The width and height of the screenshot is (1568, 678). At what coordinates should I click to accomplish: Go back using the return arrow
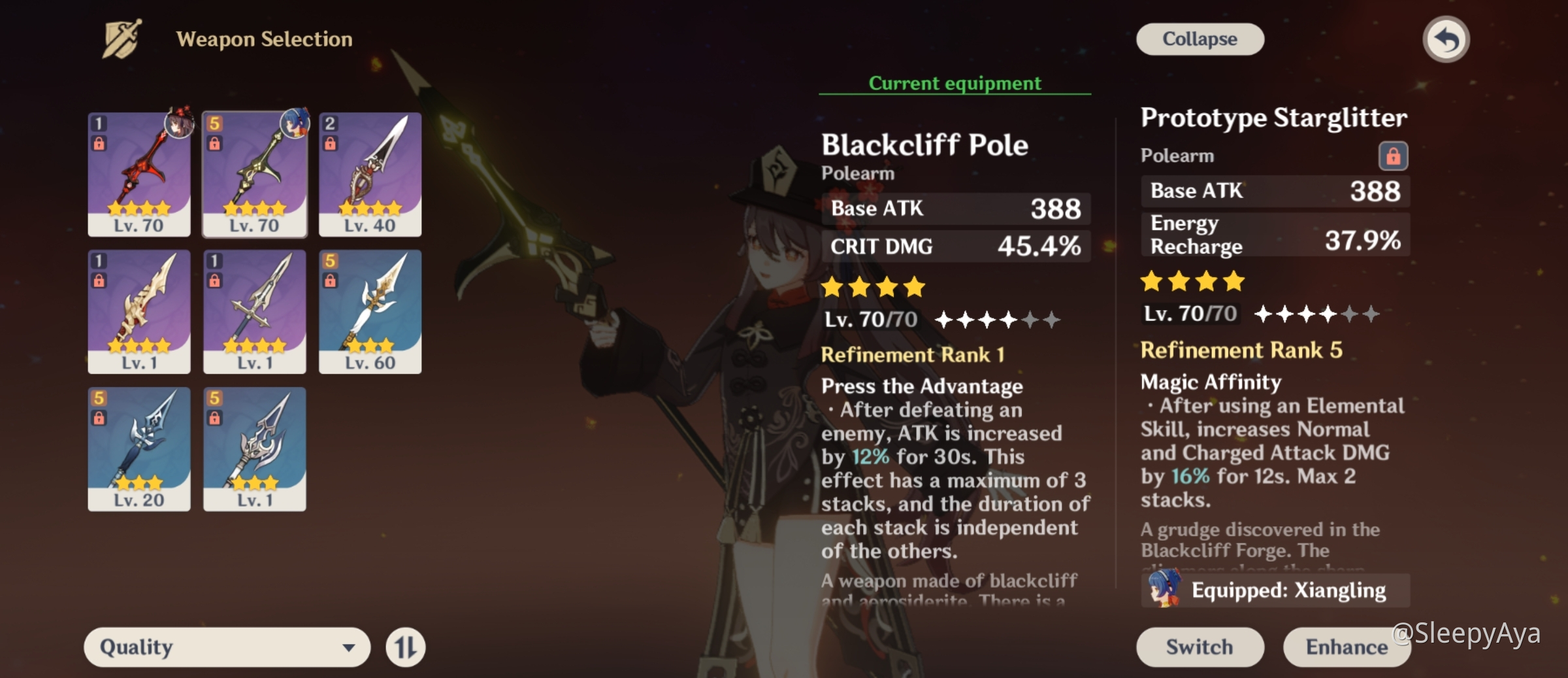pos(1446,40)
